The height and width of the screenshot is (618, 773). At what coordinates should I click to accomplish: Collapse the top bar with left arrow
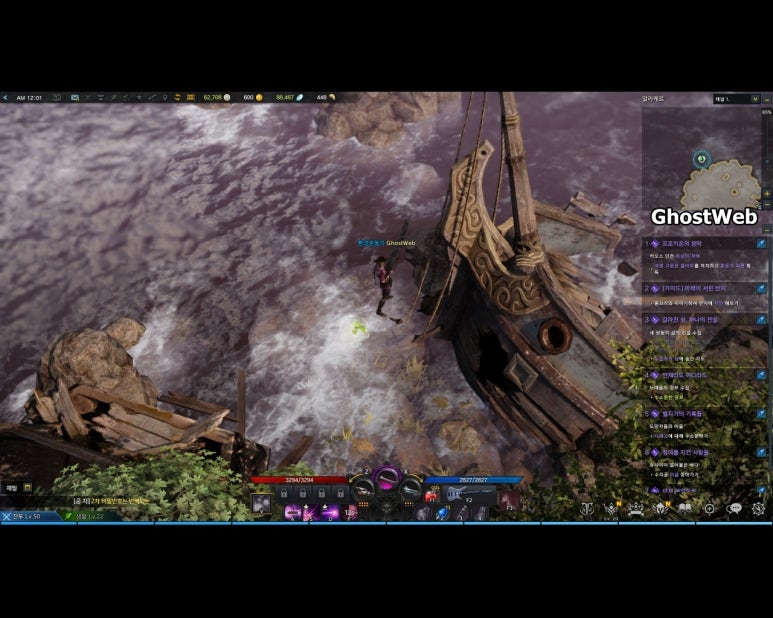[x=5, y=98]
